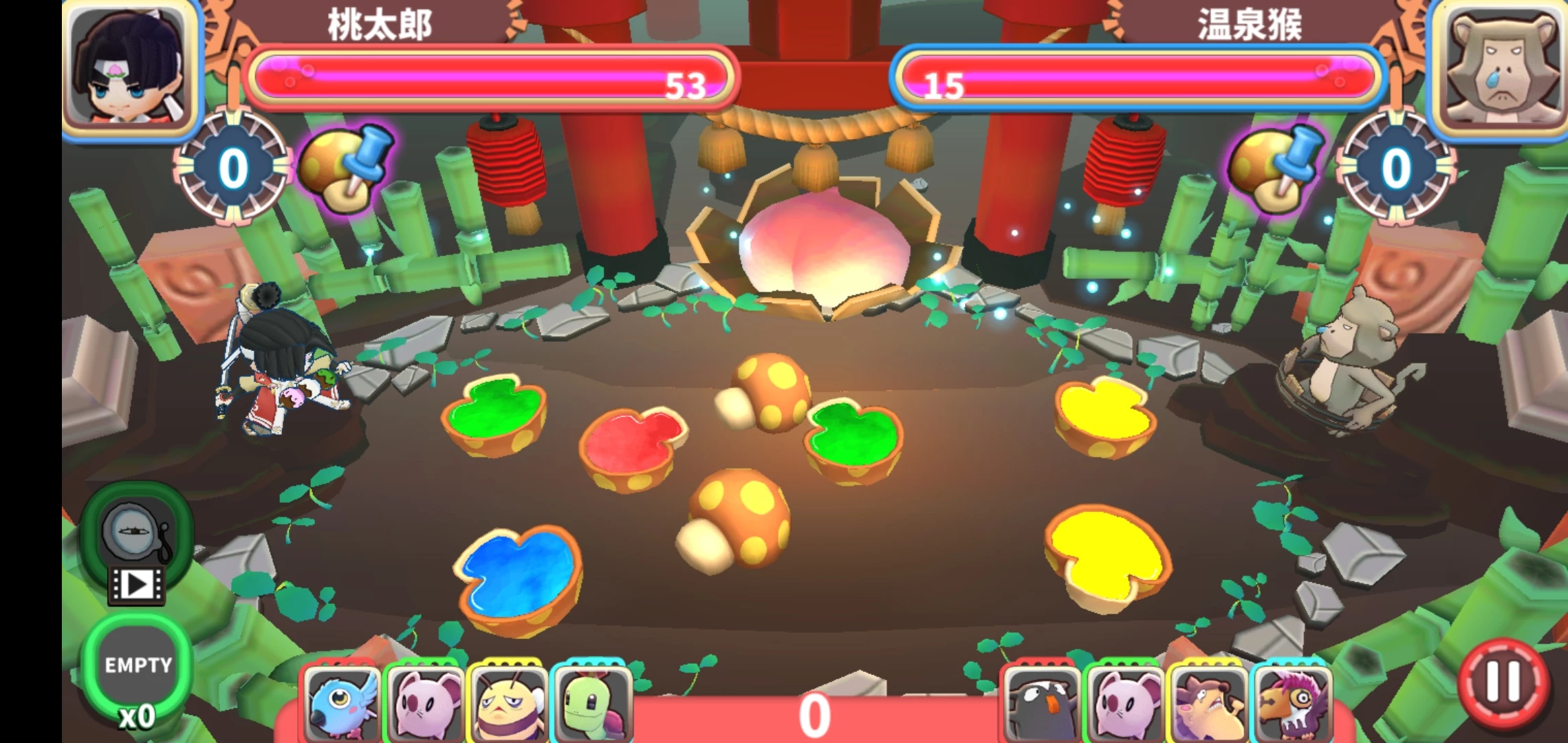Tap the pinned mushroom icon beside the monkey's counter
The image size is (1568, 743).
click(x=1276, y=169)
